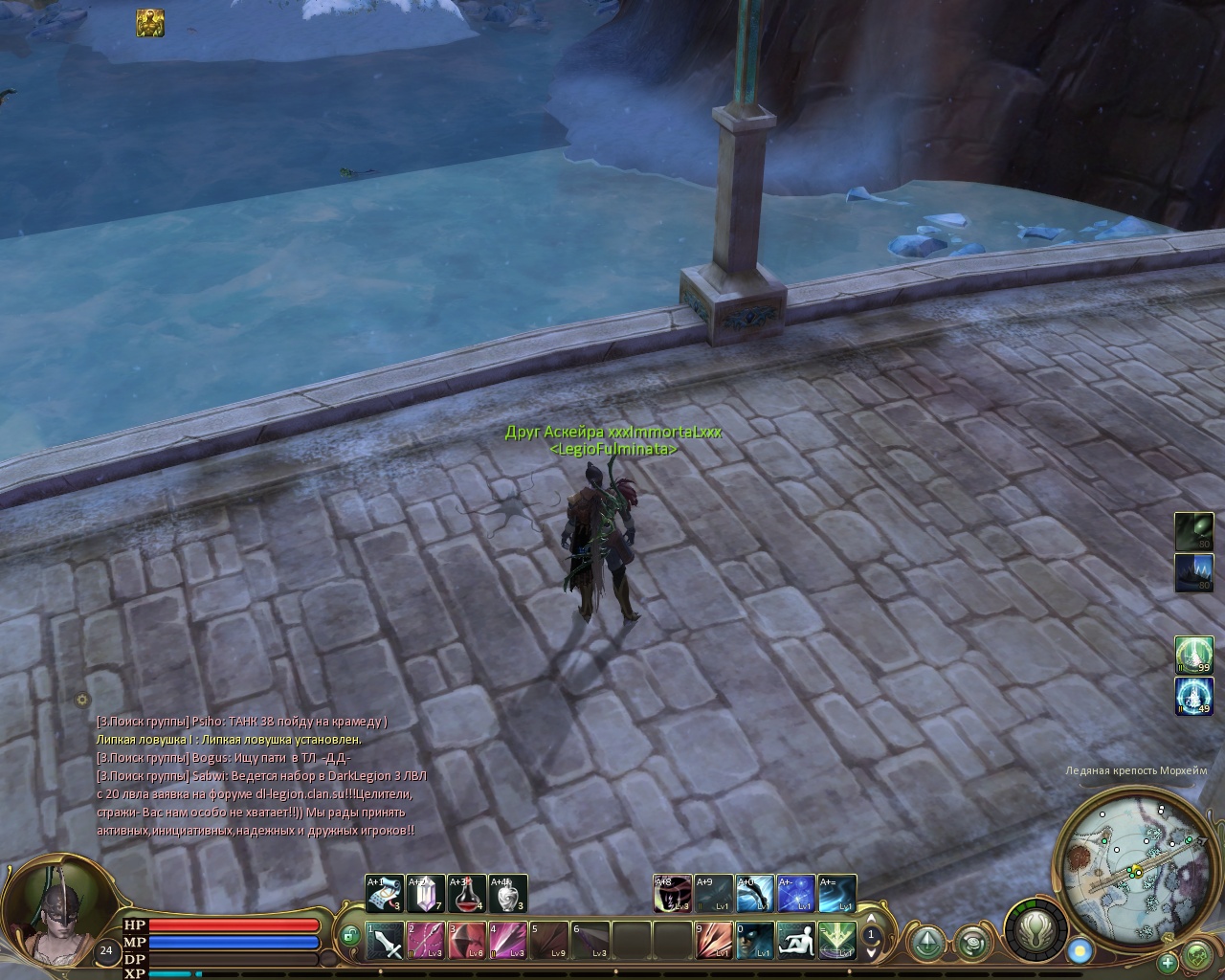The width and height of the screenshot is (1225, 980).
Task: Open the chat settings gear icon
Action: pyautogui.click(x=82, y=700)
